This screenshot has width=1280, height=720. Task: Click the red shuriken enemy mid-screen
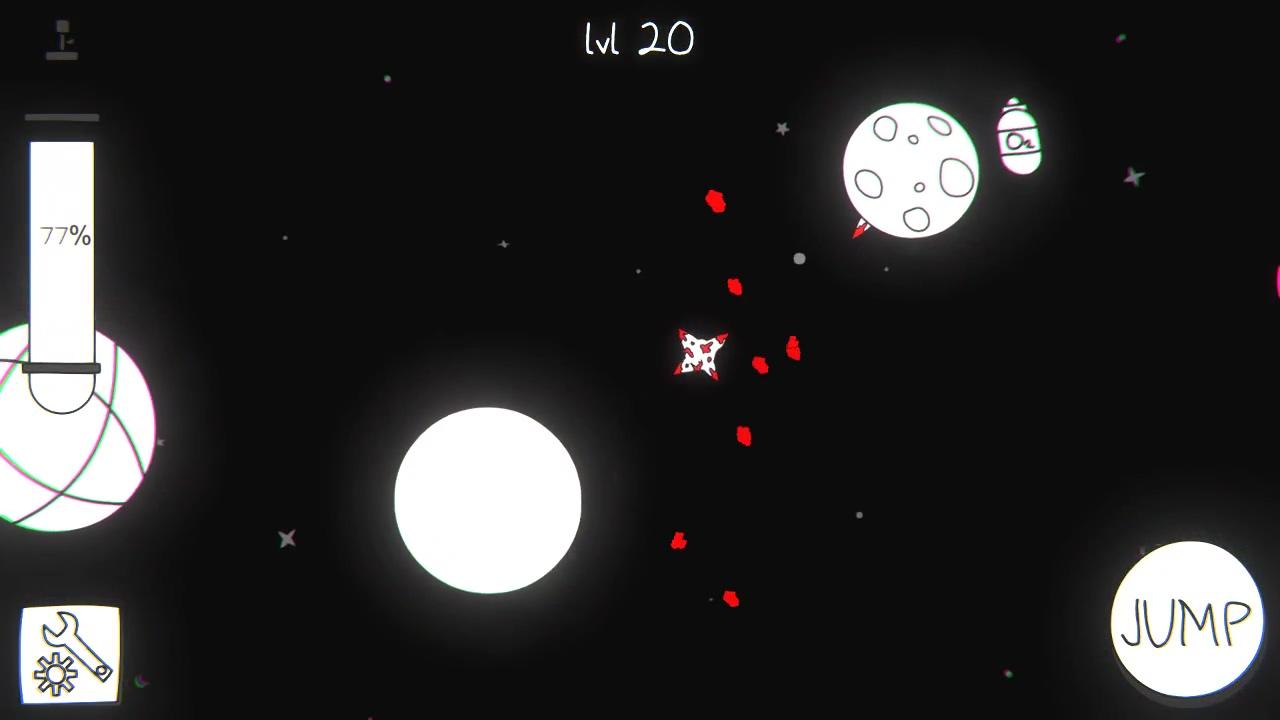pos(701,353)
